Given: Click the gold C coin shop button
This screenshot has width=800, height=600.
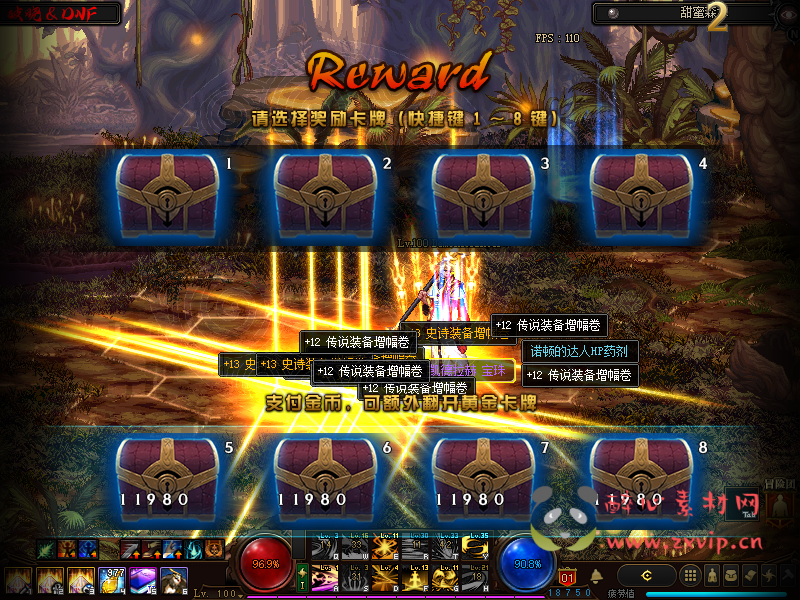Looking at the screenshot, I should (x=647, y=575).
